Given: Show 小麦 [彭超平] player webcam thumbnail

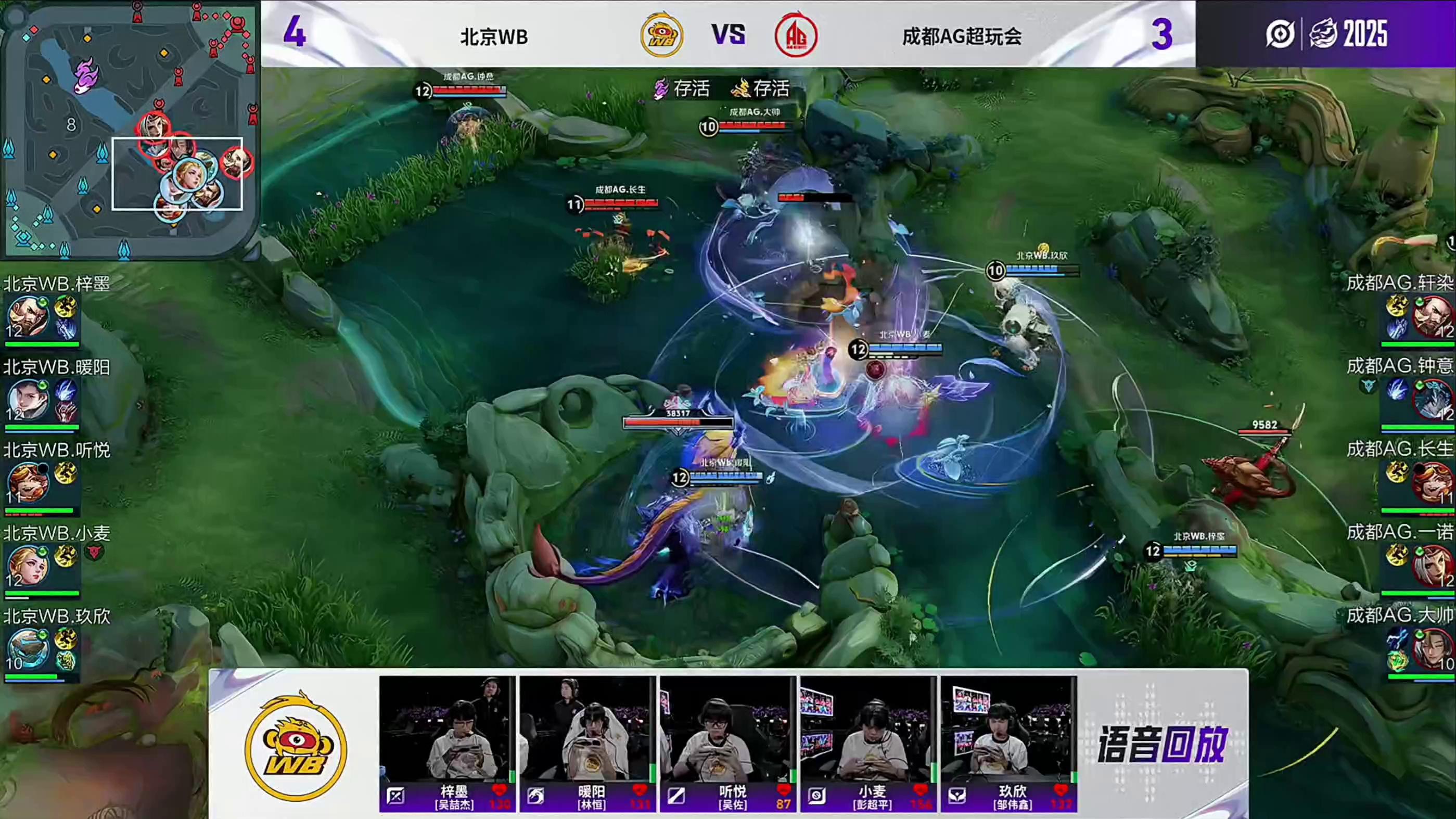Looking at the screenshot, I should click(868, 729).
